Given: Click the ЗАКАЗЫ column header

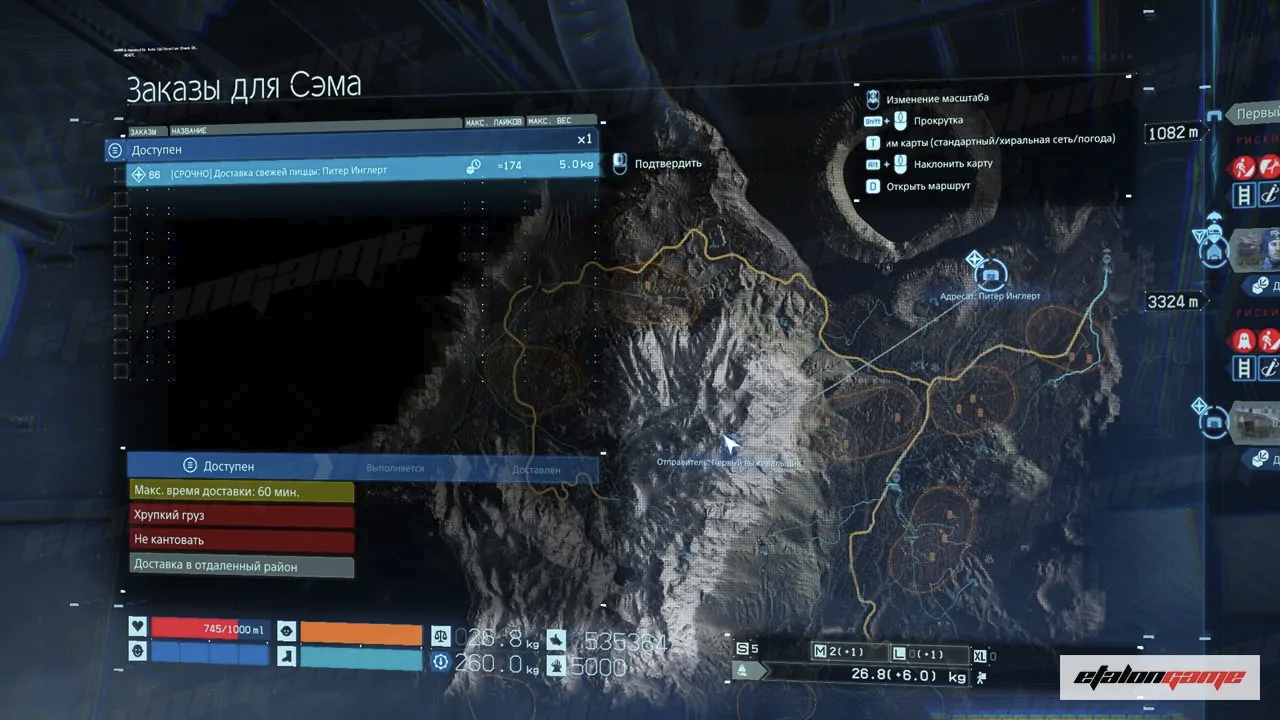Looking at the screenshot, I should tap(143, 132).
